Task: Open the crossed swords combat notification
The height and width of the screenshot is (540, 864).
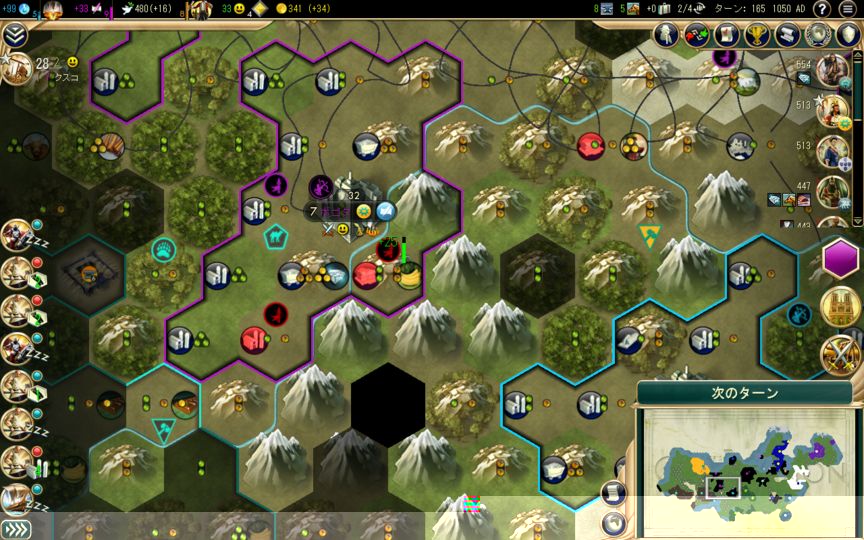Action: (x=840, y=354)
